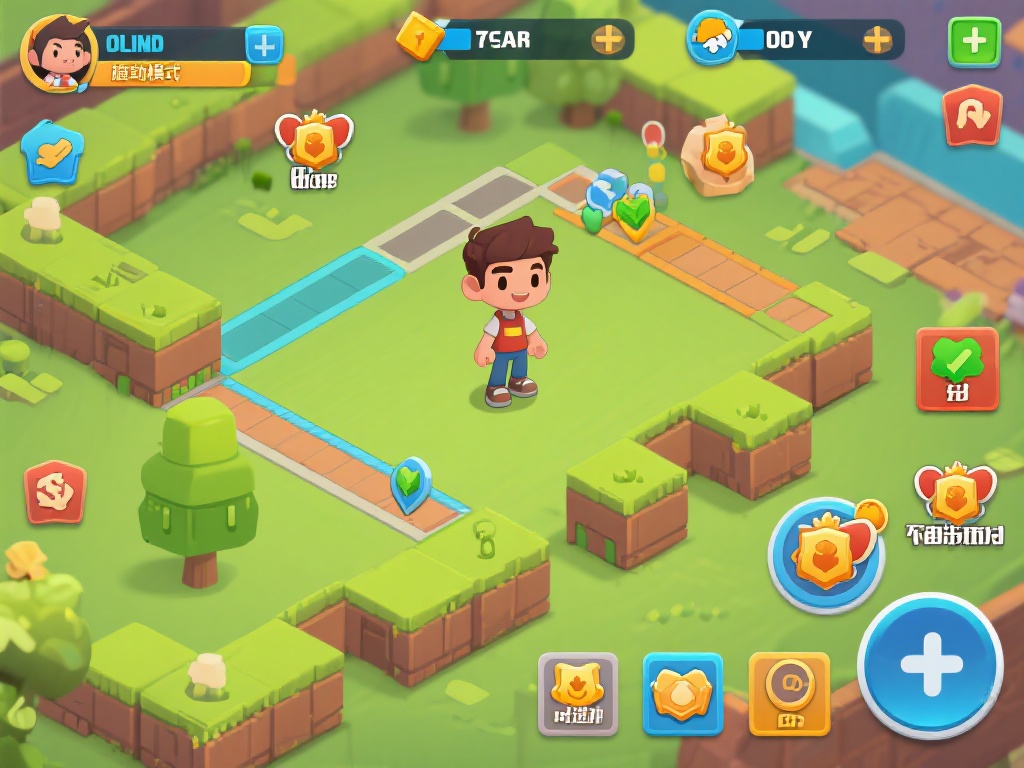This screenshot has width=1024, height=768.
Task: Add more gold currency with plus button
Action: tap(608, 40)
